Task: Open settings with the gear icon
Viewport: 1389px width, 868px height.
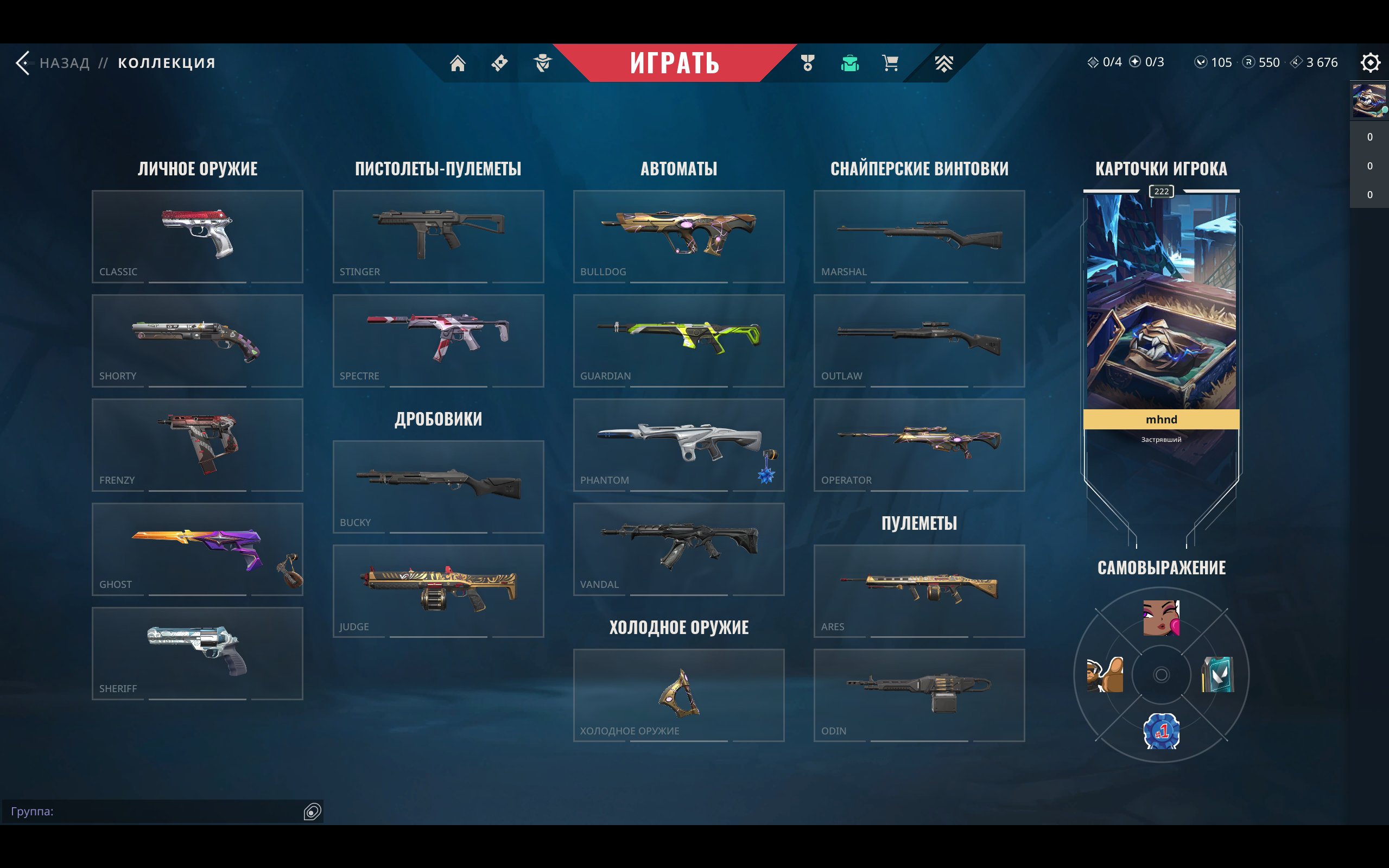Action: point(1371,62)
